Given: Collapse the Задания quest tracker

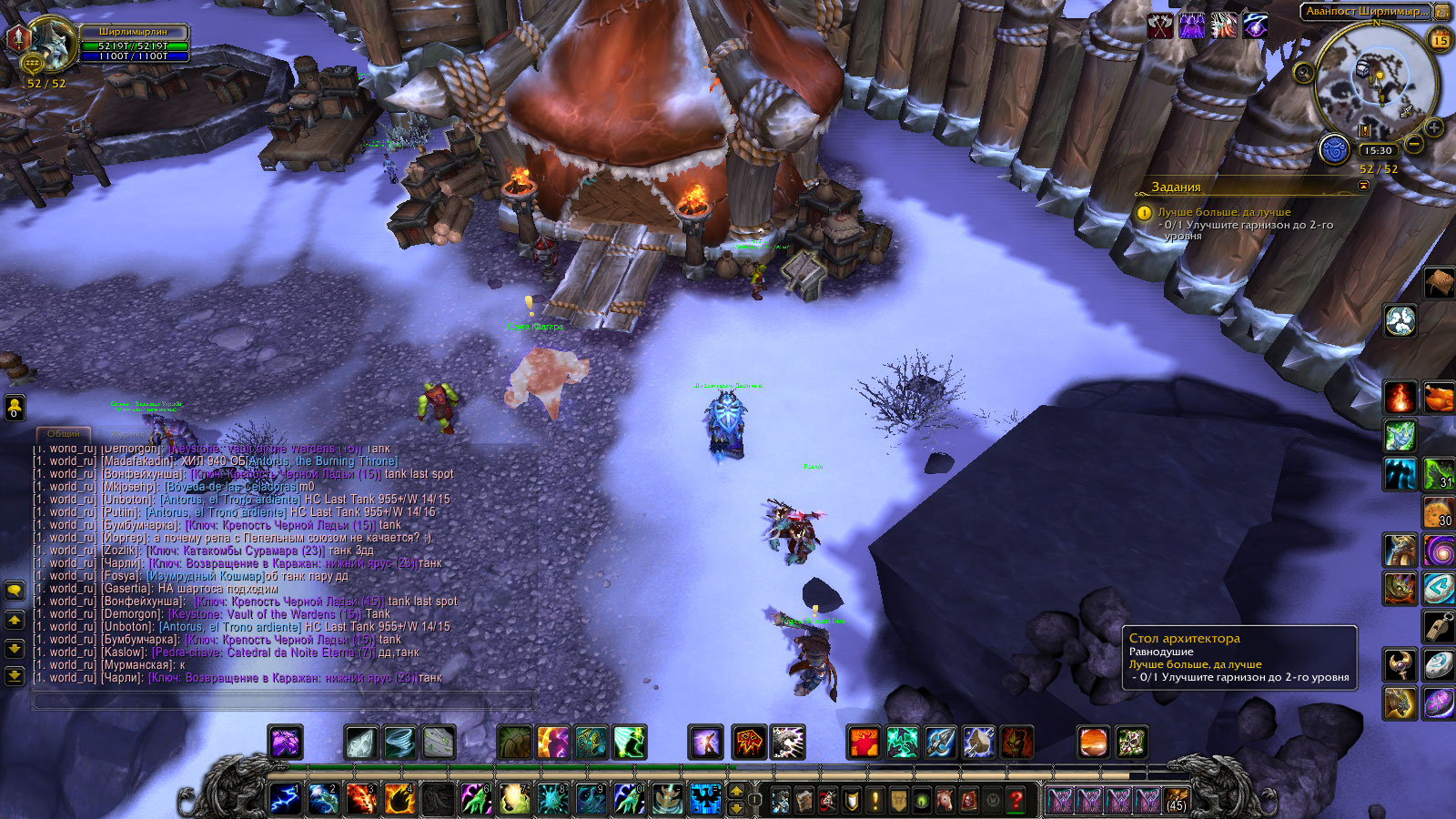Looking at the screenshot, I should pos(1363,186).
